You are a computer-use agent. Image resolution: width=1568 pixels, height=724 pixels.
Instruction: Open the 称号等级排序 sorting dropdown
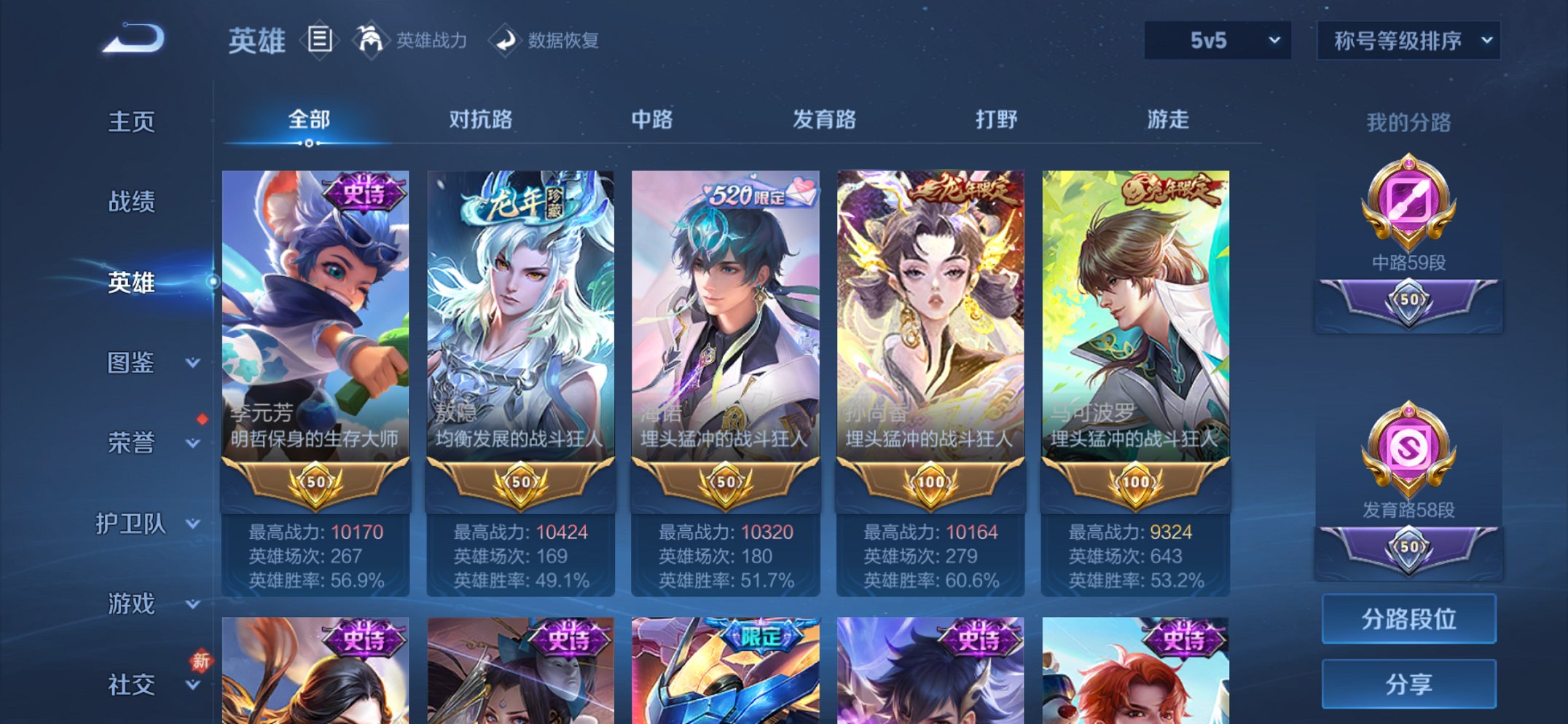click(1408, 42)
